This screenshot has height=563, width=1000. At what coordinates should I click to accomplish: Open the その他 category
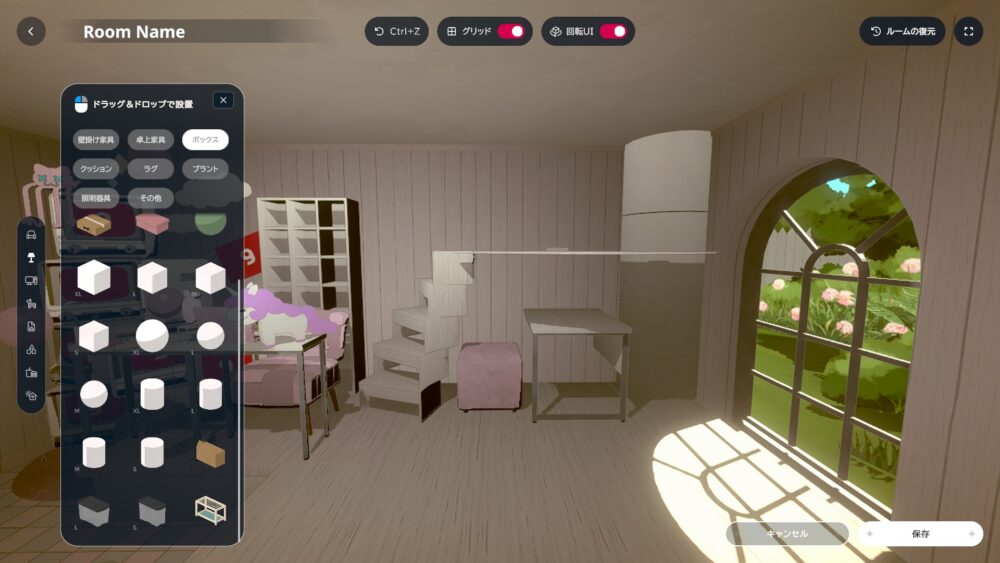pos(151,198)
